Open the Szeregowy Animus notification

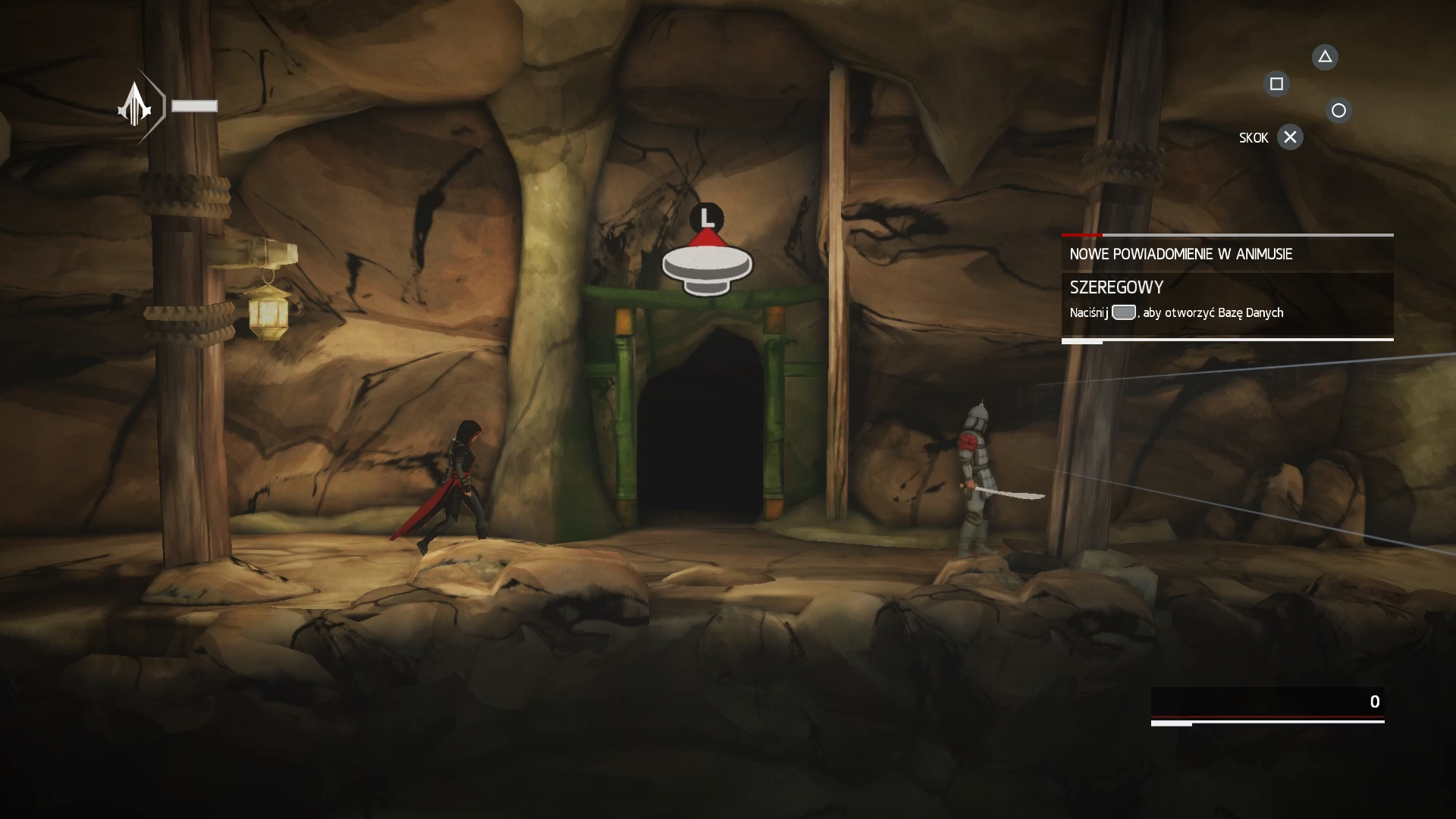pyautogui.click(x=1226, y=300)
